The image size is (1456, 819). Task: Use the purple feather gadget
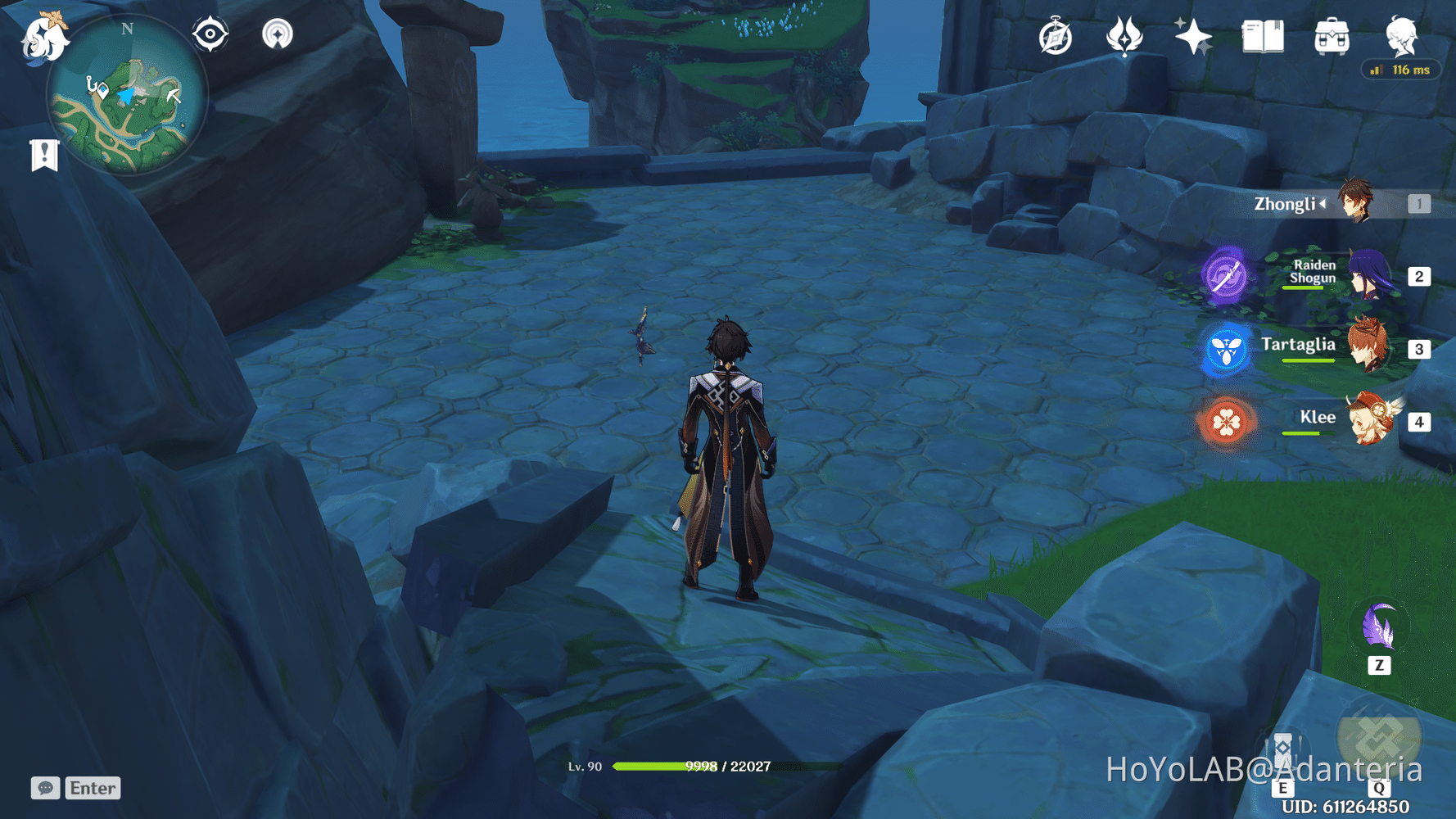pos(1379,628)
